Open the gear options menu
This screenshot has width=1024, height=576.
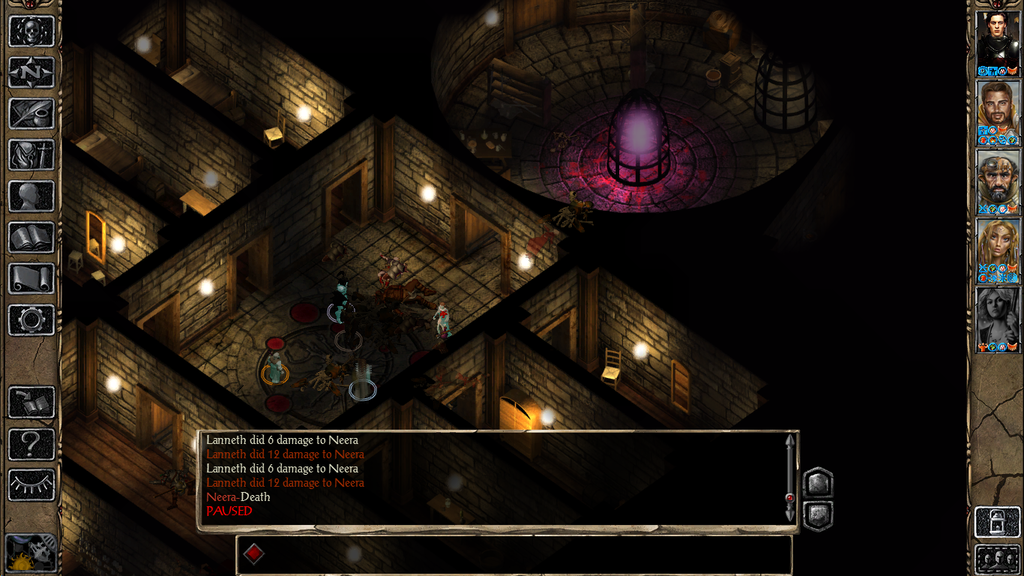(x=31, y=320)
